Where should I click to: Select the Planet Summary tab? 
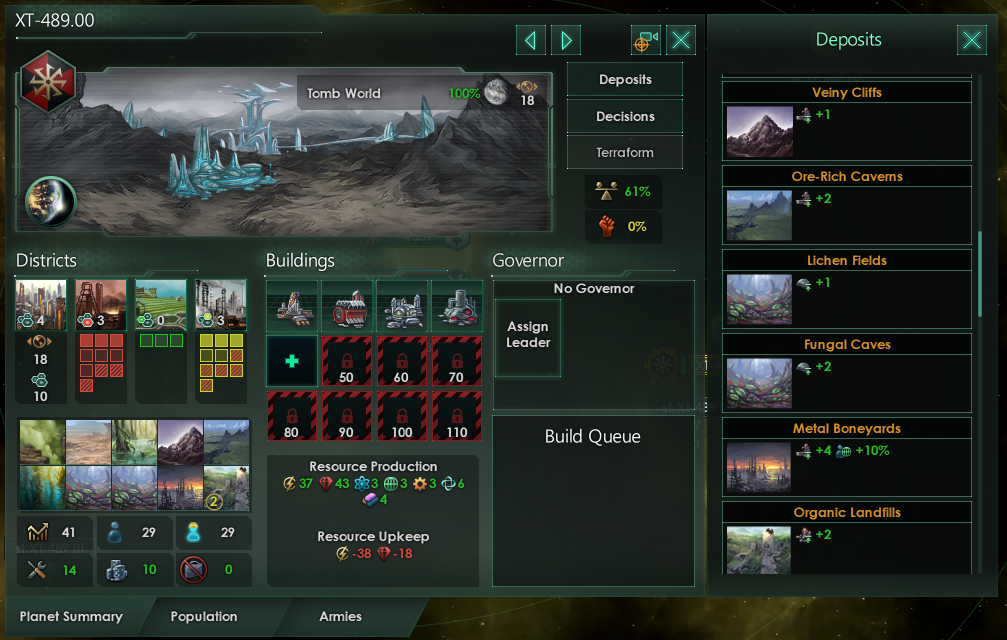(x=71, y=616)
